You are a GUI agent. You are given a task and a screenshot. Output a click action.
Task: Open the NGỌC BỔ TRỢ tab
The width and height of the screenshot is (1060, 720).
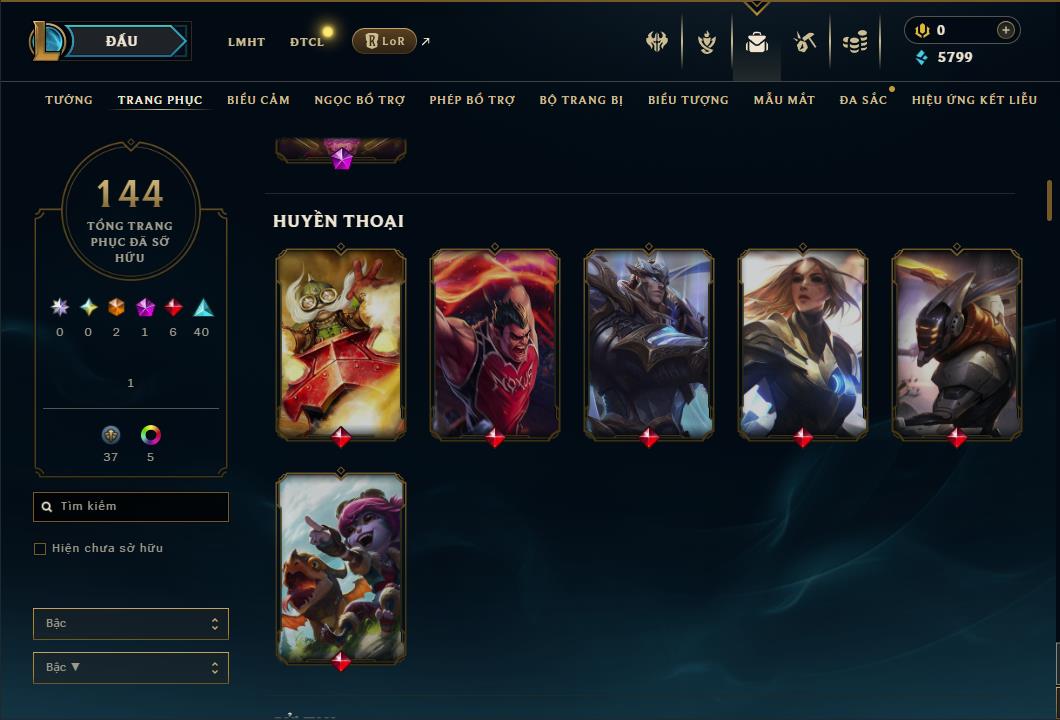[359, 100]
